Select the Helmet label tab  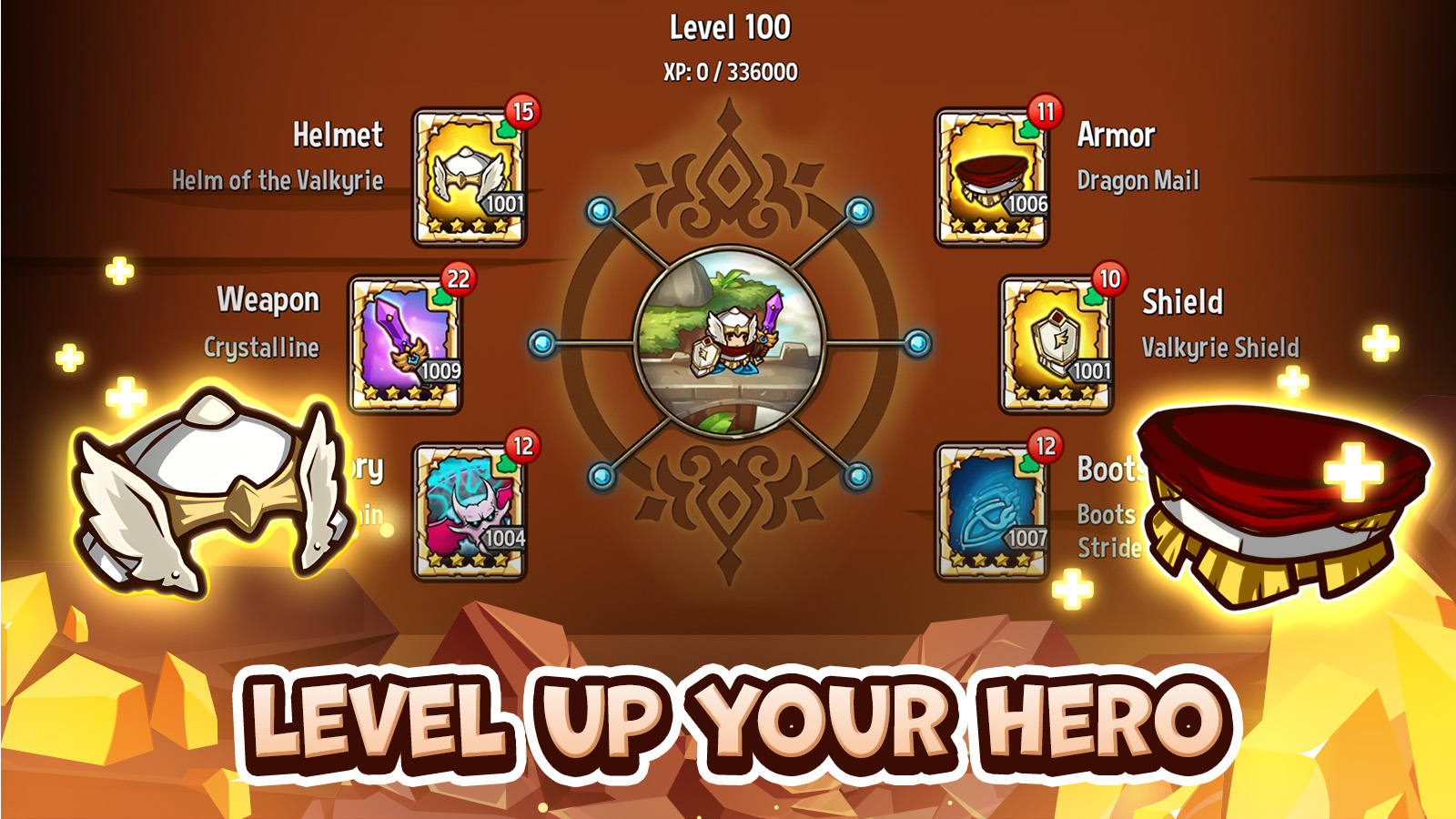coord(339,137)
